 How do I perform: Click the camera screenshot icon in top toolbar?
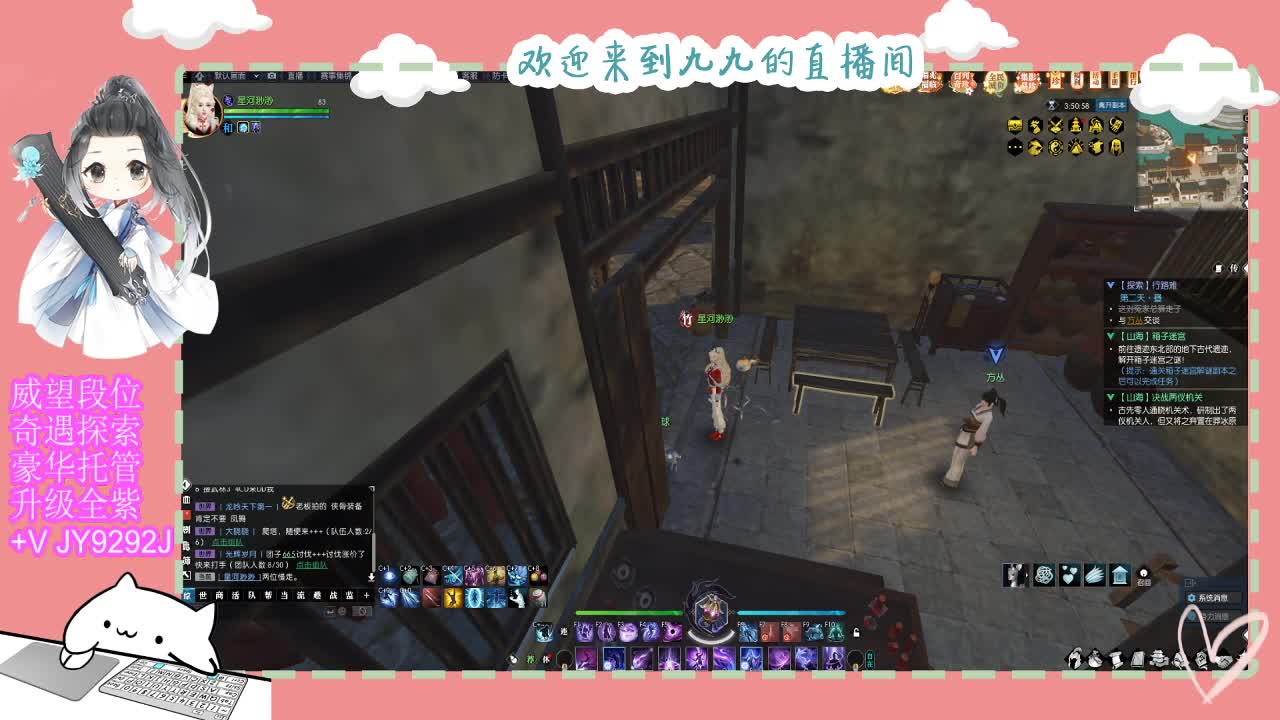[271, 78]
